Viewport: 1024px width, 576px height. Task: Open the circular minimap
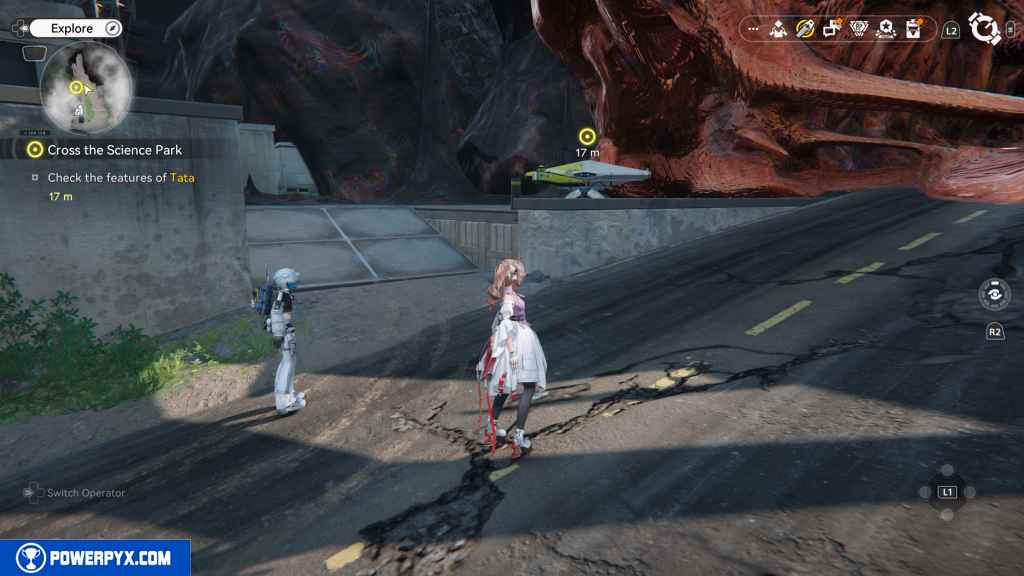(x=86, y=86)
